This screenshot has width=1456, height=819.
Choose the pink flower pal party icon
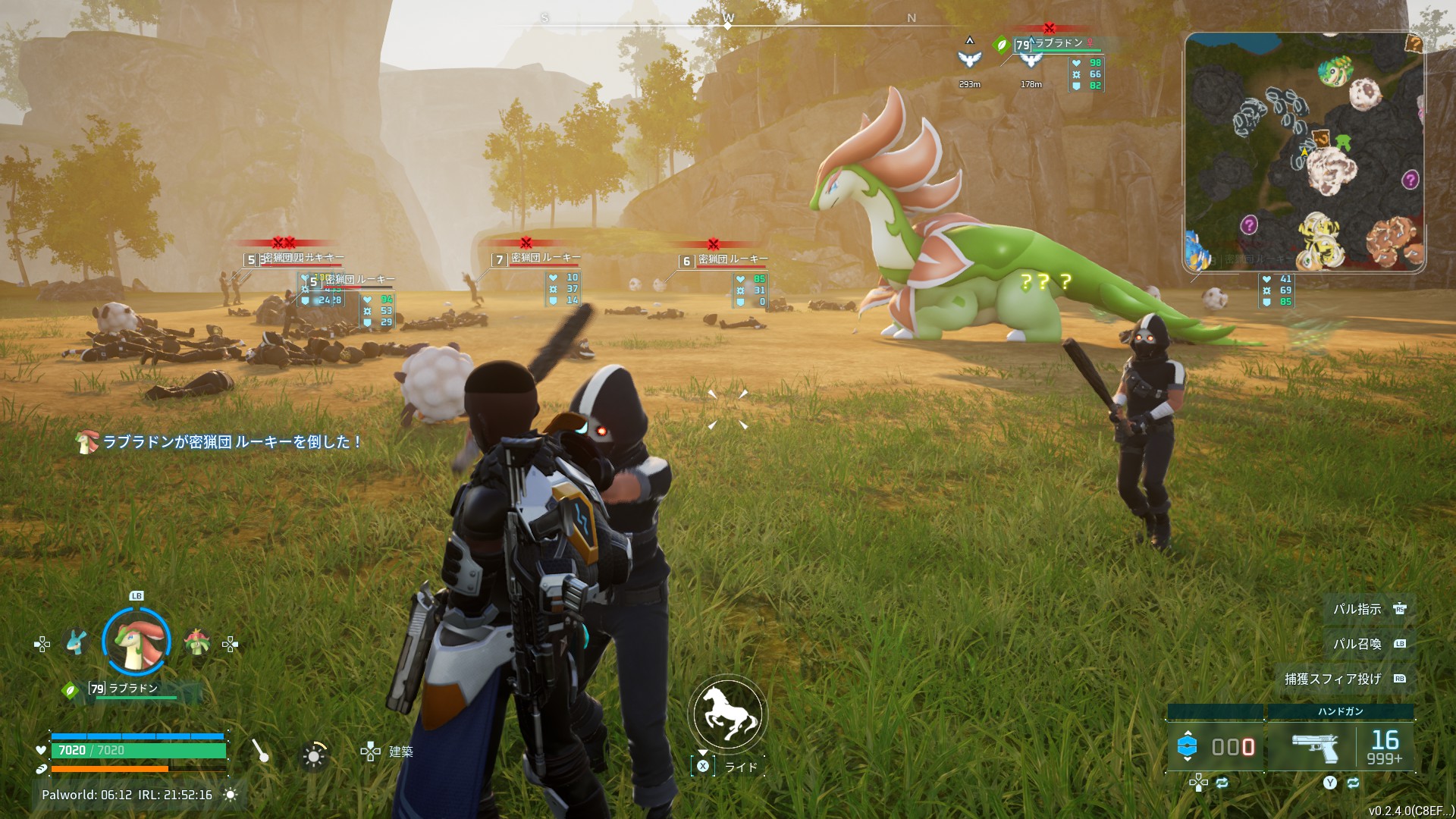(x=196, y=643)
